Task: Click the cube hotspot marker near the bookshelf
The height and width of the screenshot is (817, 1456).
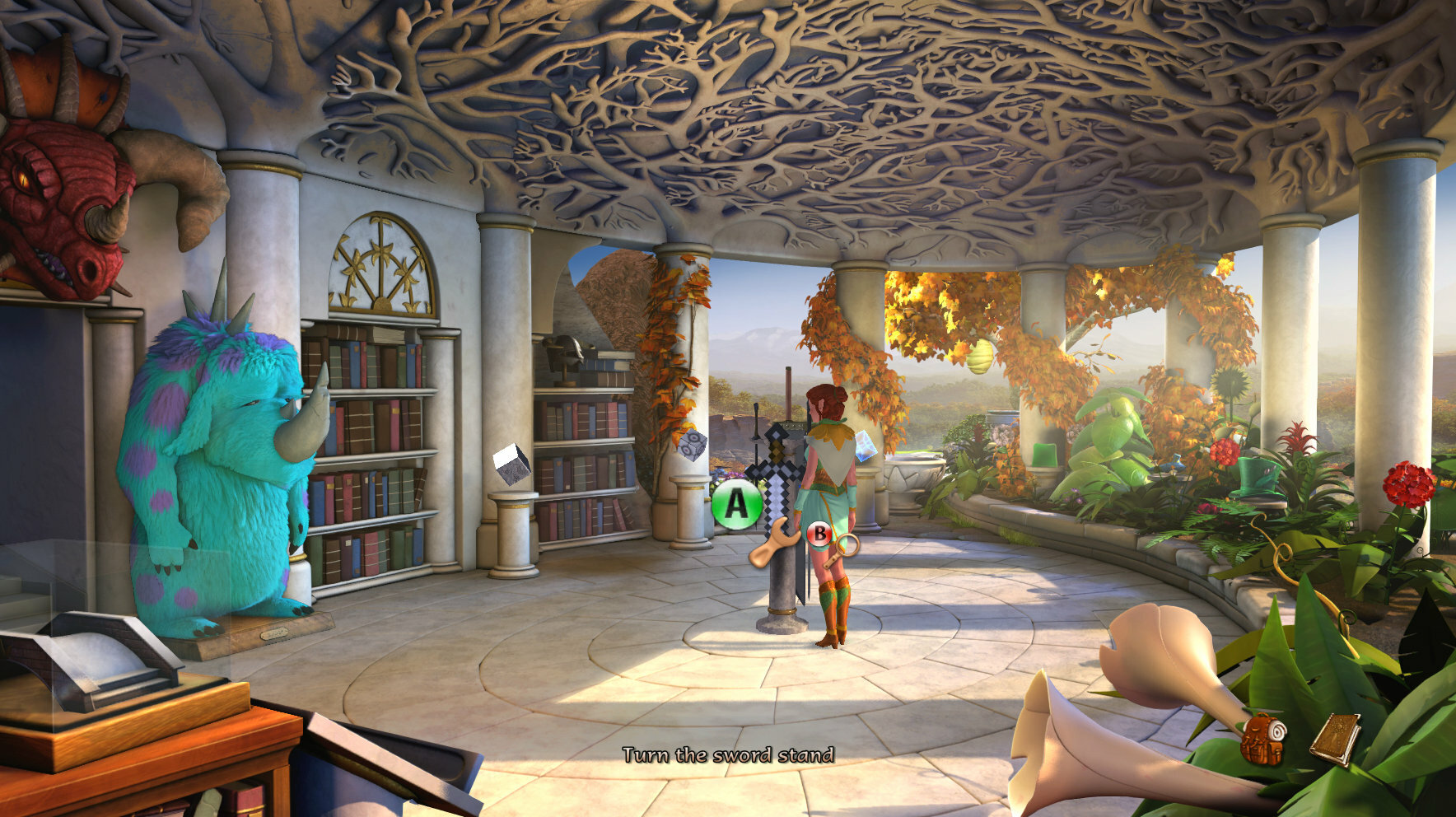Action: point(511,464)
